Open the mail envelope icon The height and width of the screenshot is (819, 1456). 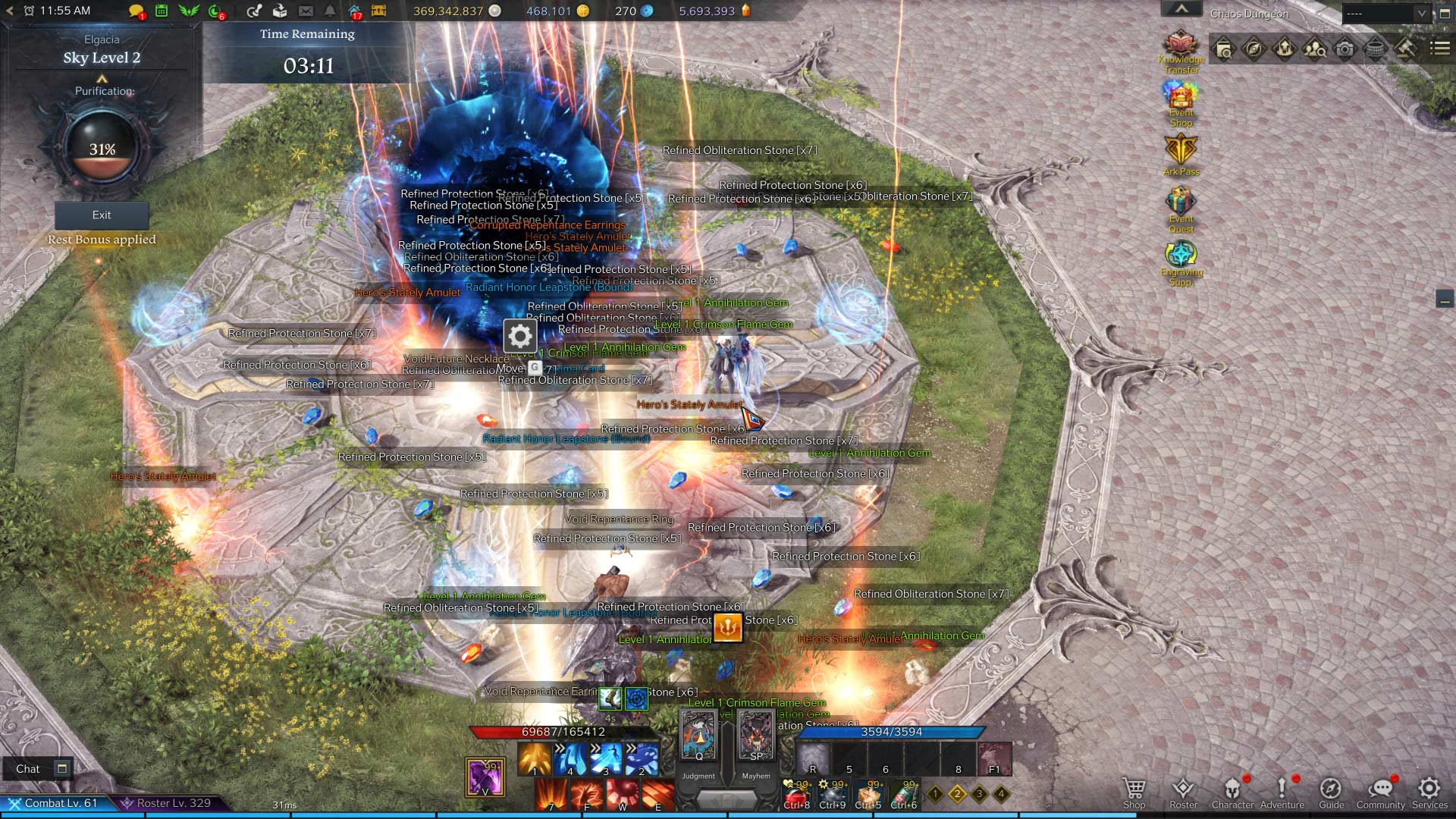click(x=306, y=11)
